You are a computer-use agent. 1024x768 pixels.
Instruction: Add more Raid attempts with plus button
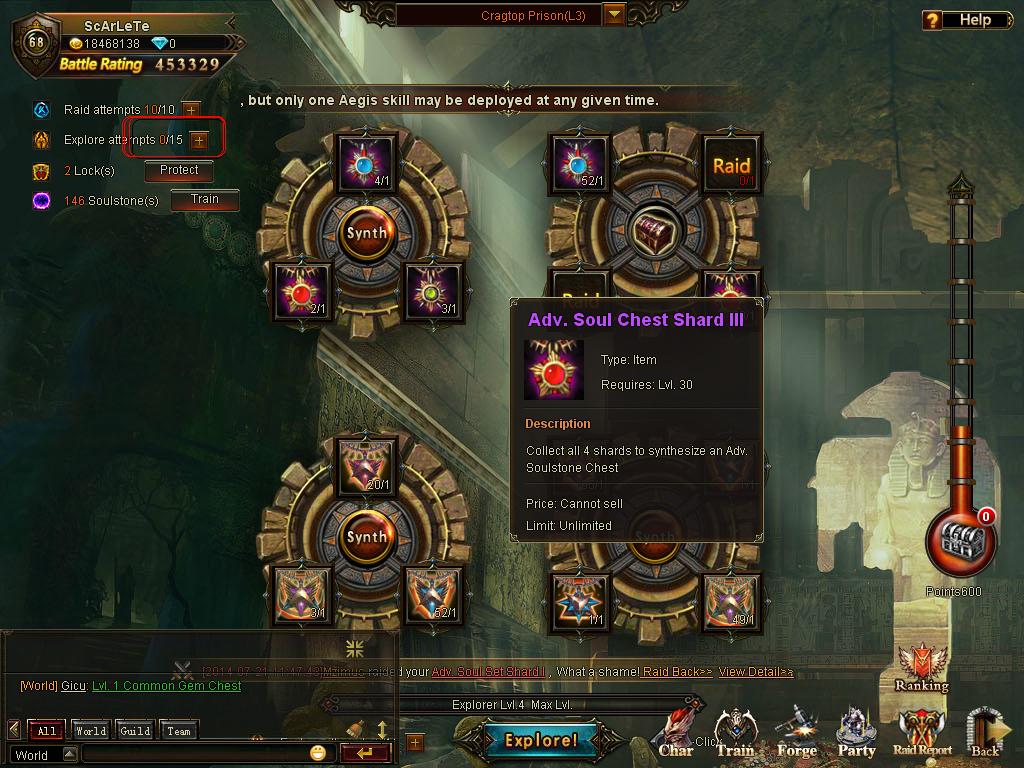(x=191, y=109)
